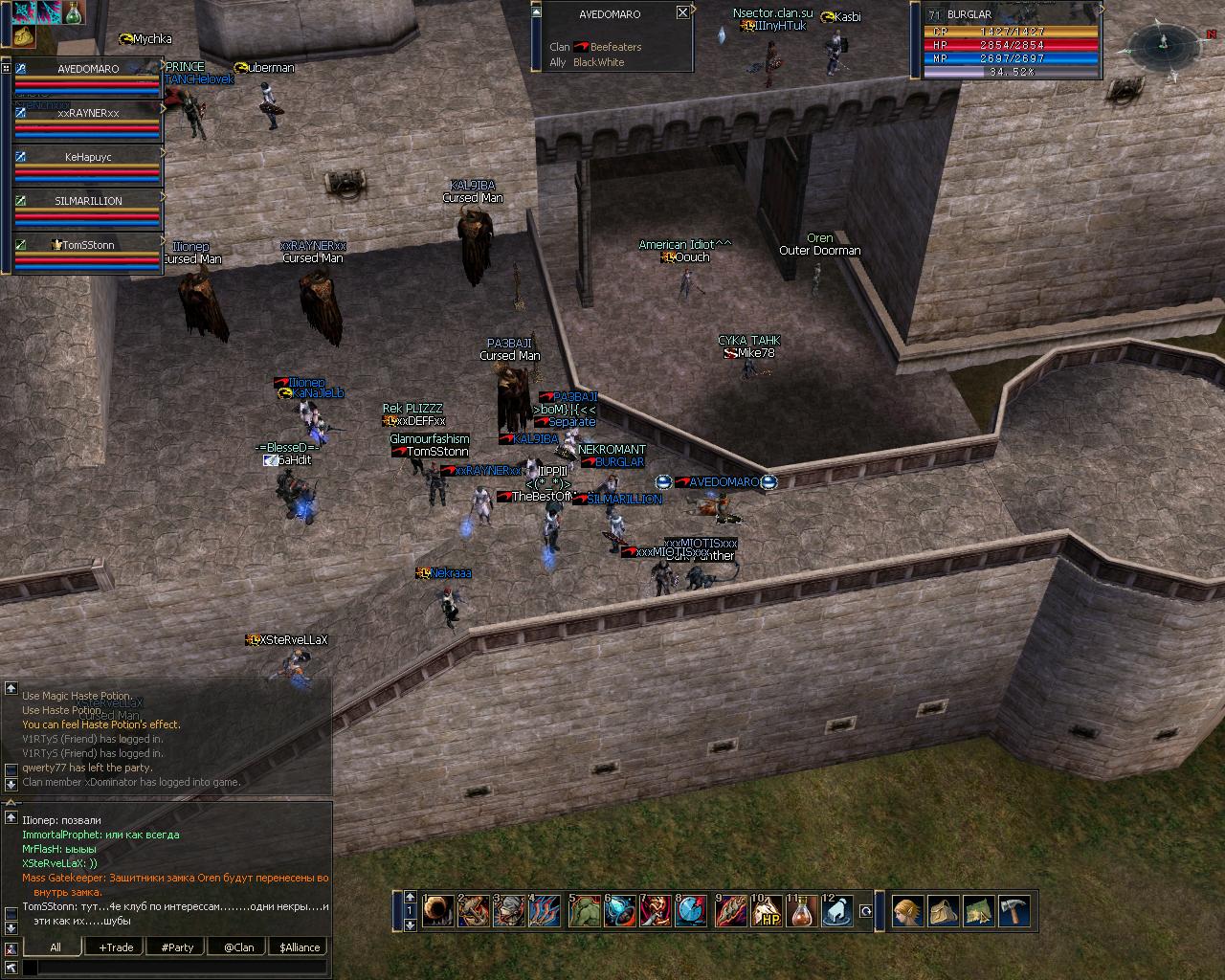This screenshot has width=1225, height=980.
Task: Use the potion flask in hotbar slot 11
Action: (803, 912)
